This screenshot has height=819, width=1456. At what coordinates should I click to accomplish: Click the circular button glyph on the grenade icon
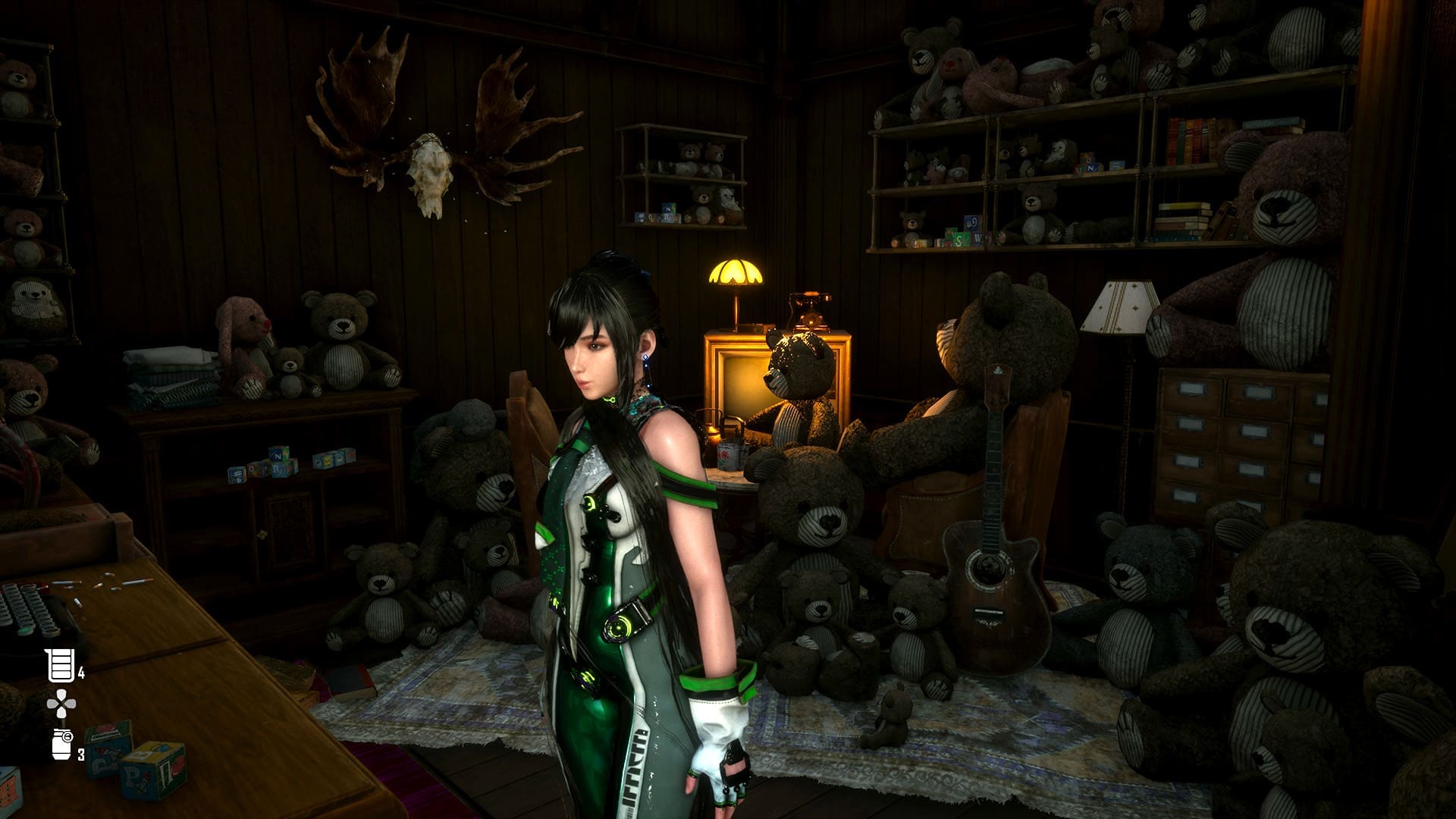[68, 736]
